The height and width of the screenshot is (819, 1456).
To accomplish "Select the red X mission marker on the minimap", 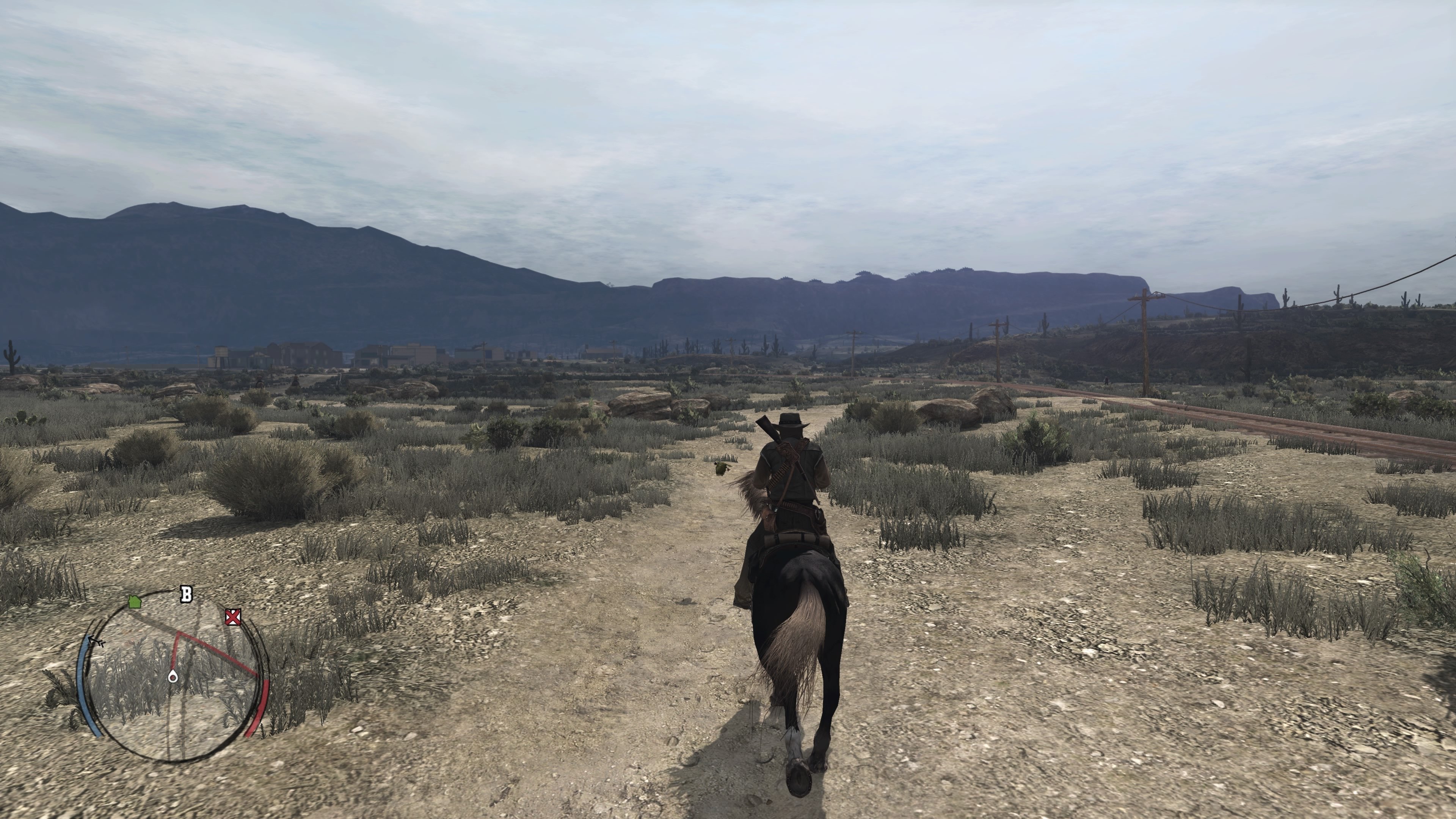I will coord(233,617).
